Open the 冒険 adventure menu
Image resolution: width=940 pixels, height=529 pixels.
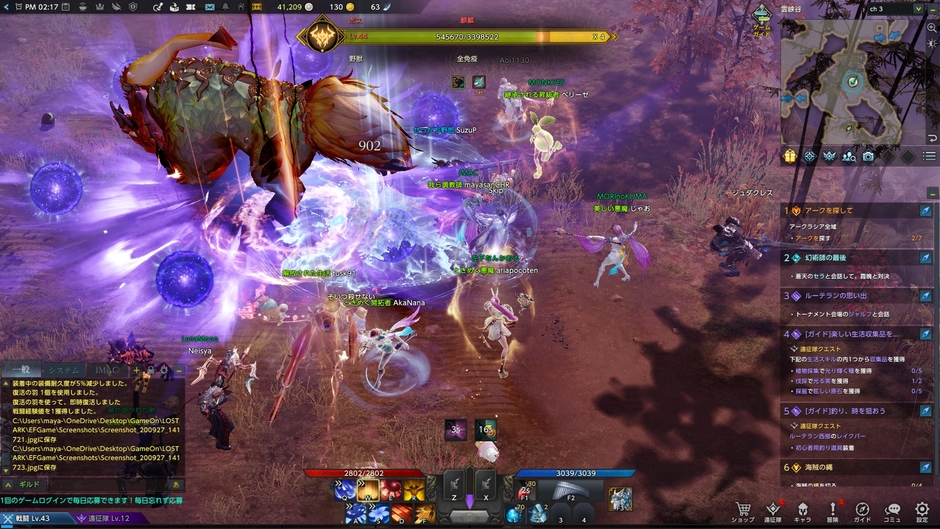point(832,511)
